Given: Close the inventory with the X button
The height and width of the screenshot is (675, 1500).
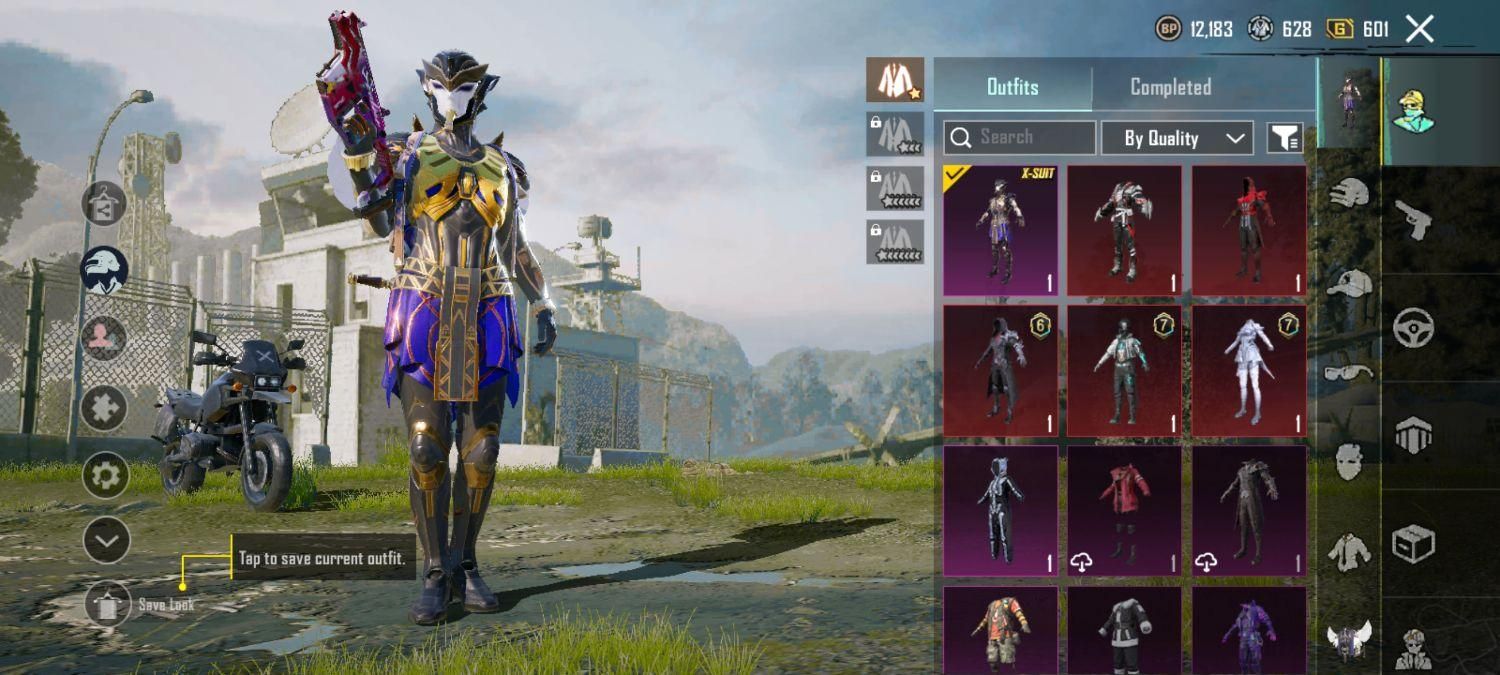Looking at the screenshot, I should [x=1420, y=29].
